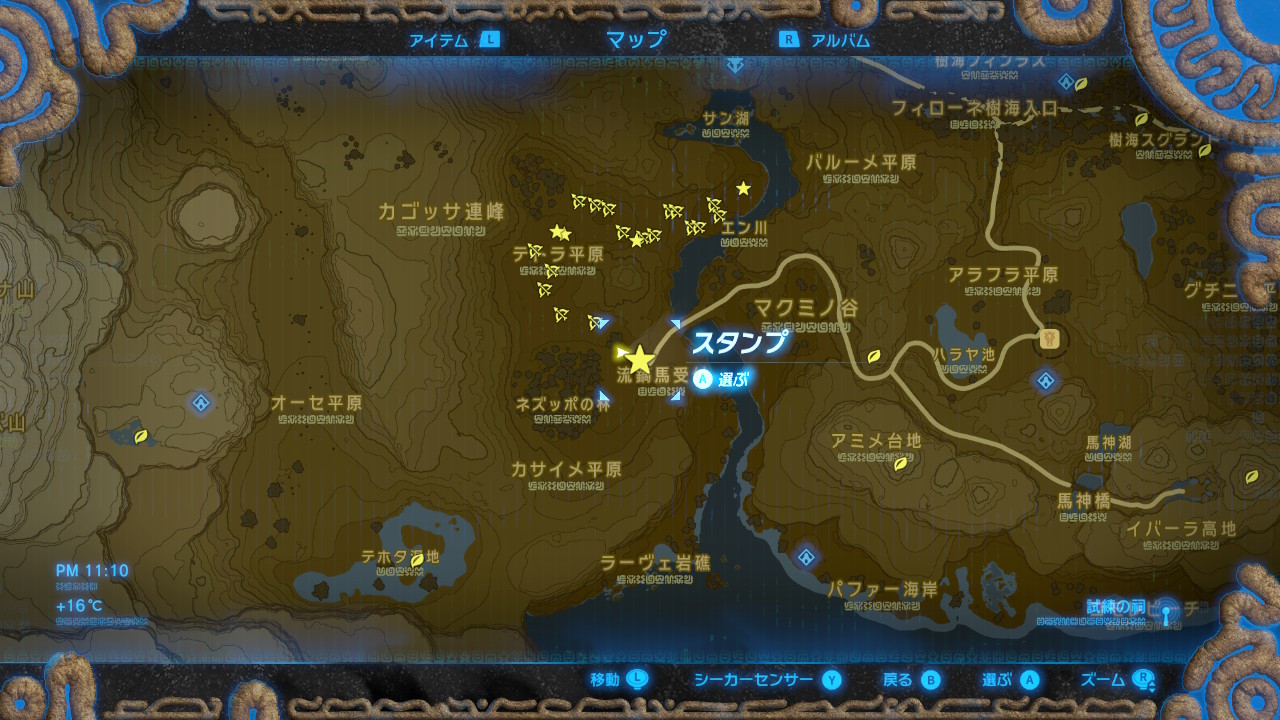Image resolution: width=1280 pixels, height=720 pixels.
Task: Click the shrine icon near アラフラ平原
Action: [1046, 380]
